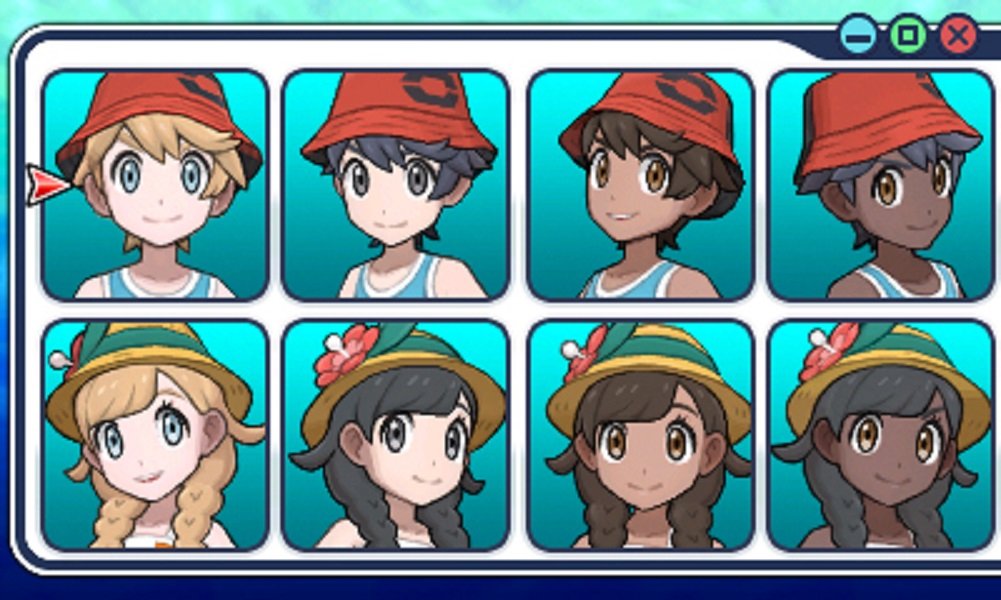The width and height of the screenshot is (1001, 600).
Task: Select the fair-skinned girl with black braids
Action: tap(396, 435)
